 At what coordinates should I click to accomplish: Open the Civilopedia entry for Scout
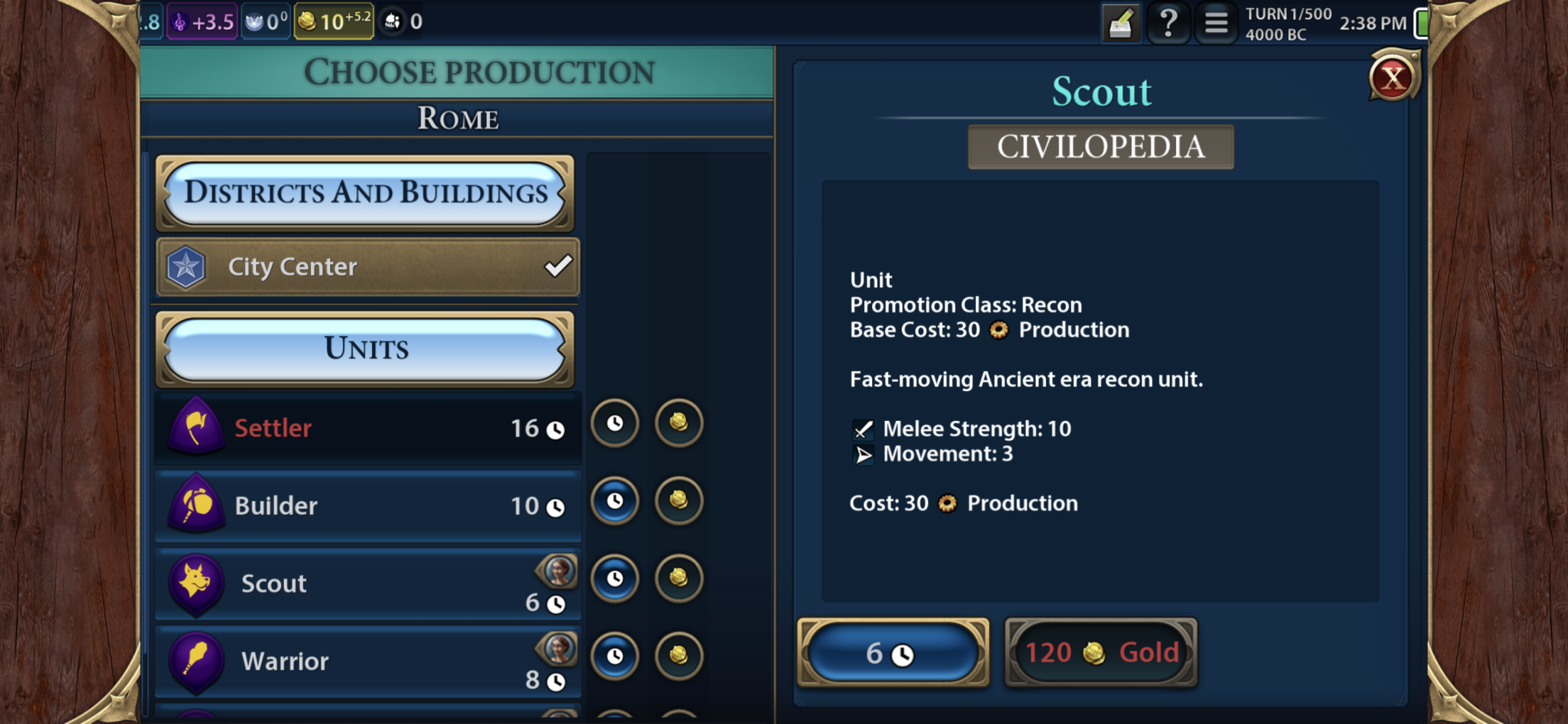coord(1102,146)
